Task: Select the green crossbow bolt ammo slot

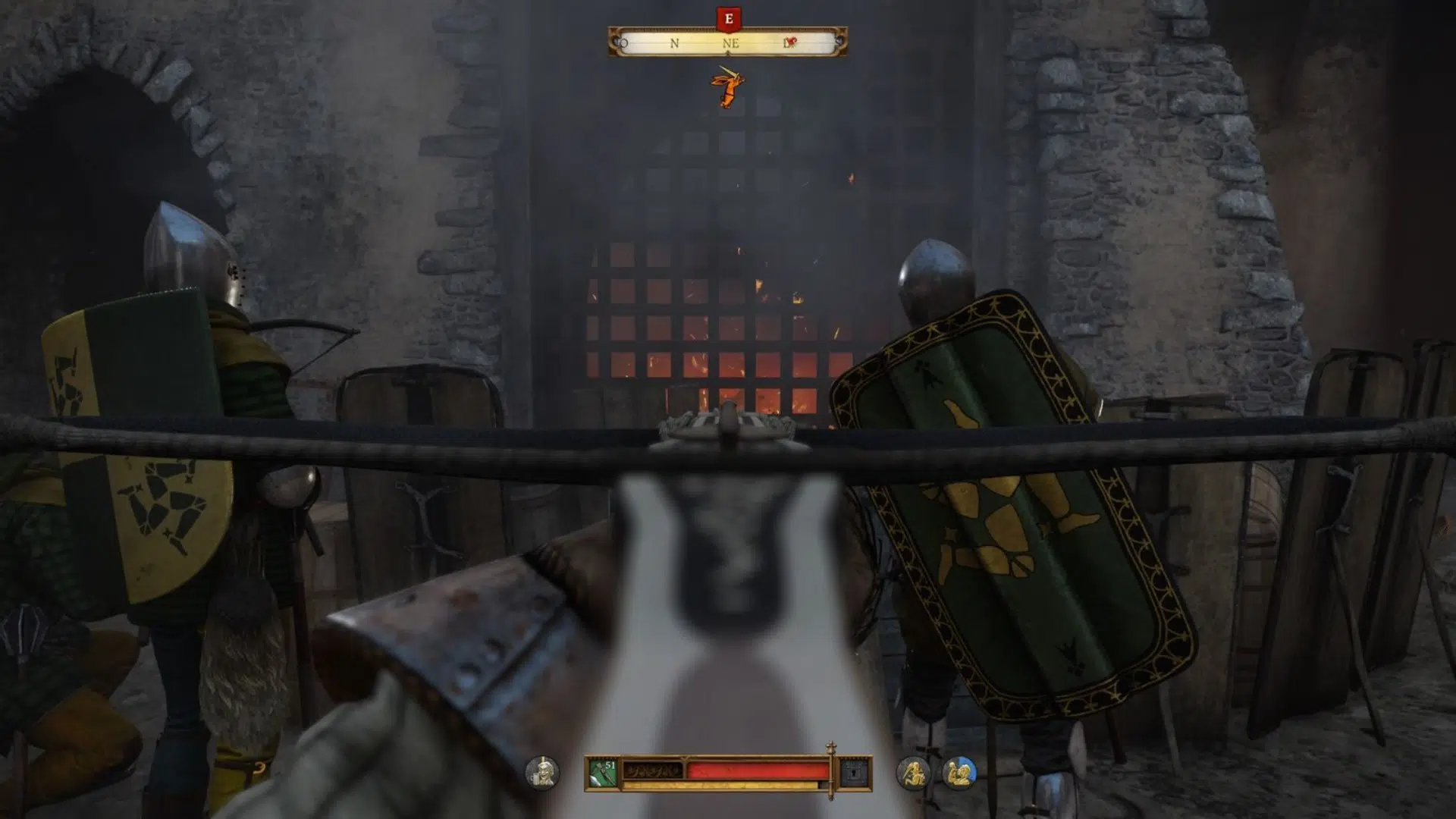Action: (x=602, y=773)
